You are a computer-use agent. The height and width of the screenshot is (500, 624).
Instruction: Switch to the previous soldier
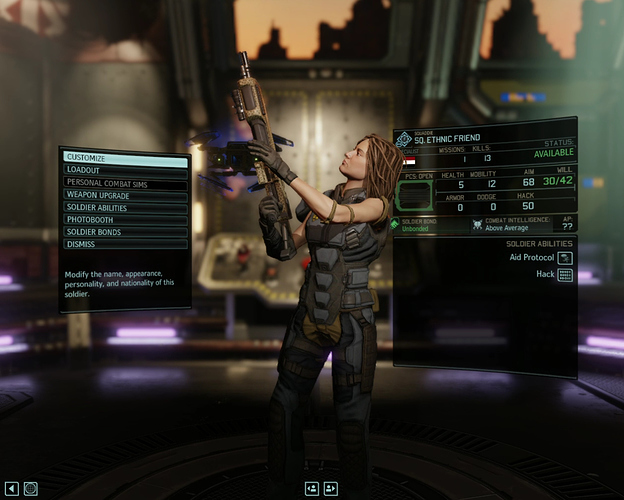pos(312,488)
